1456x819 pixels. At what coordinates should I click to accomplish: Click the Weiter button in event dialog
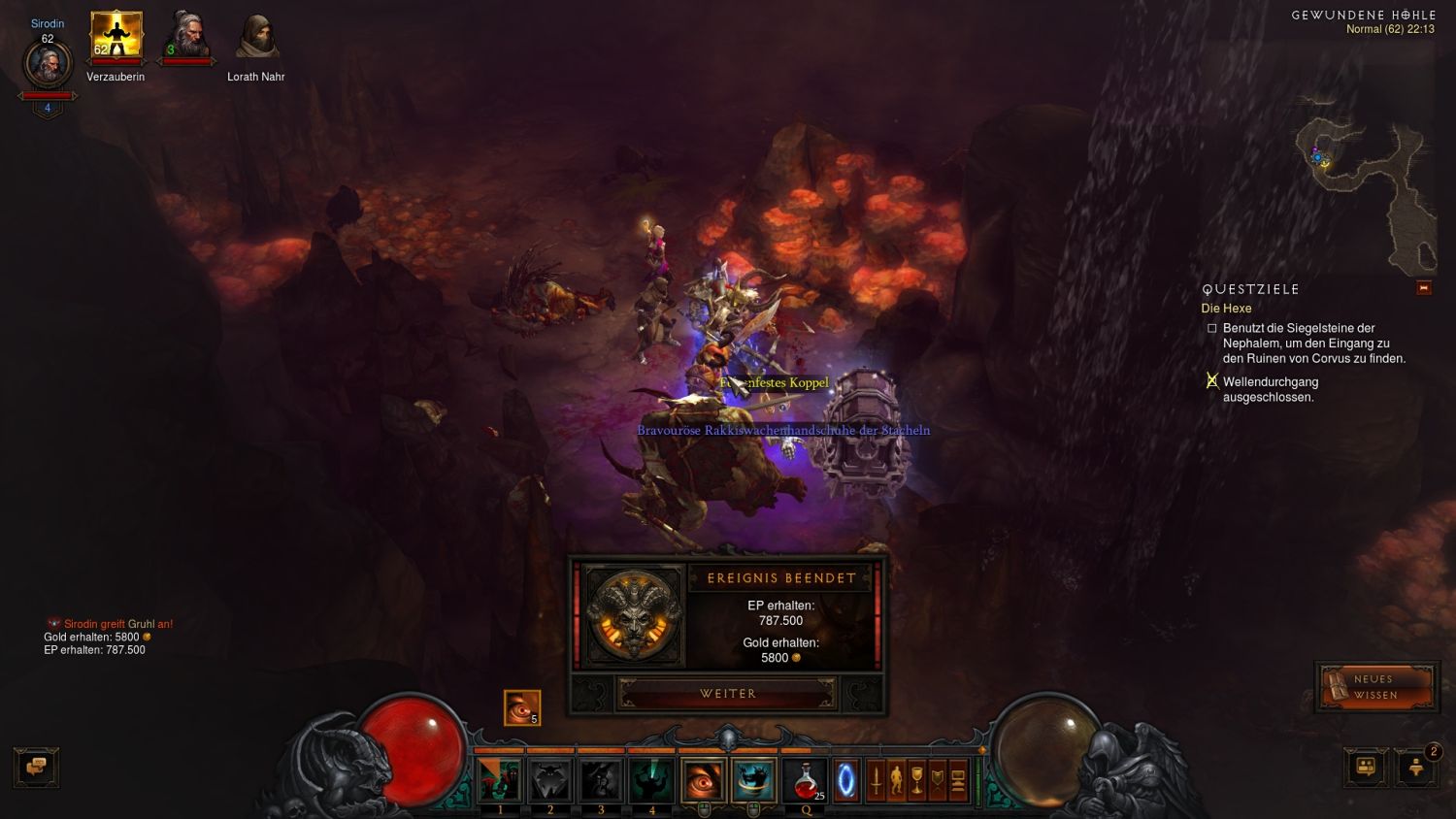tap(727, 694)
